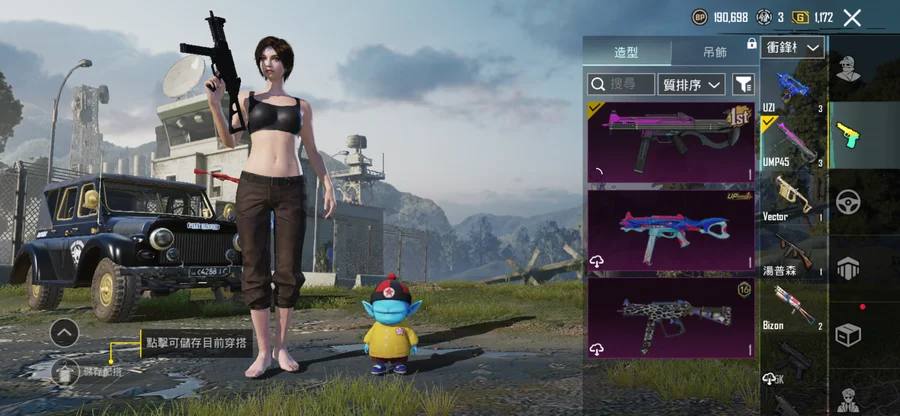Image resolution: width=900 pixels, height=416 pixels.
Task: Click the 搜尋 search box
Action: click(621, 85)
